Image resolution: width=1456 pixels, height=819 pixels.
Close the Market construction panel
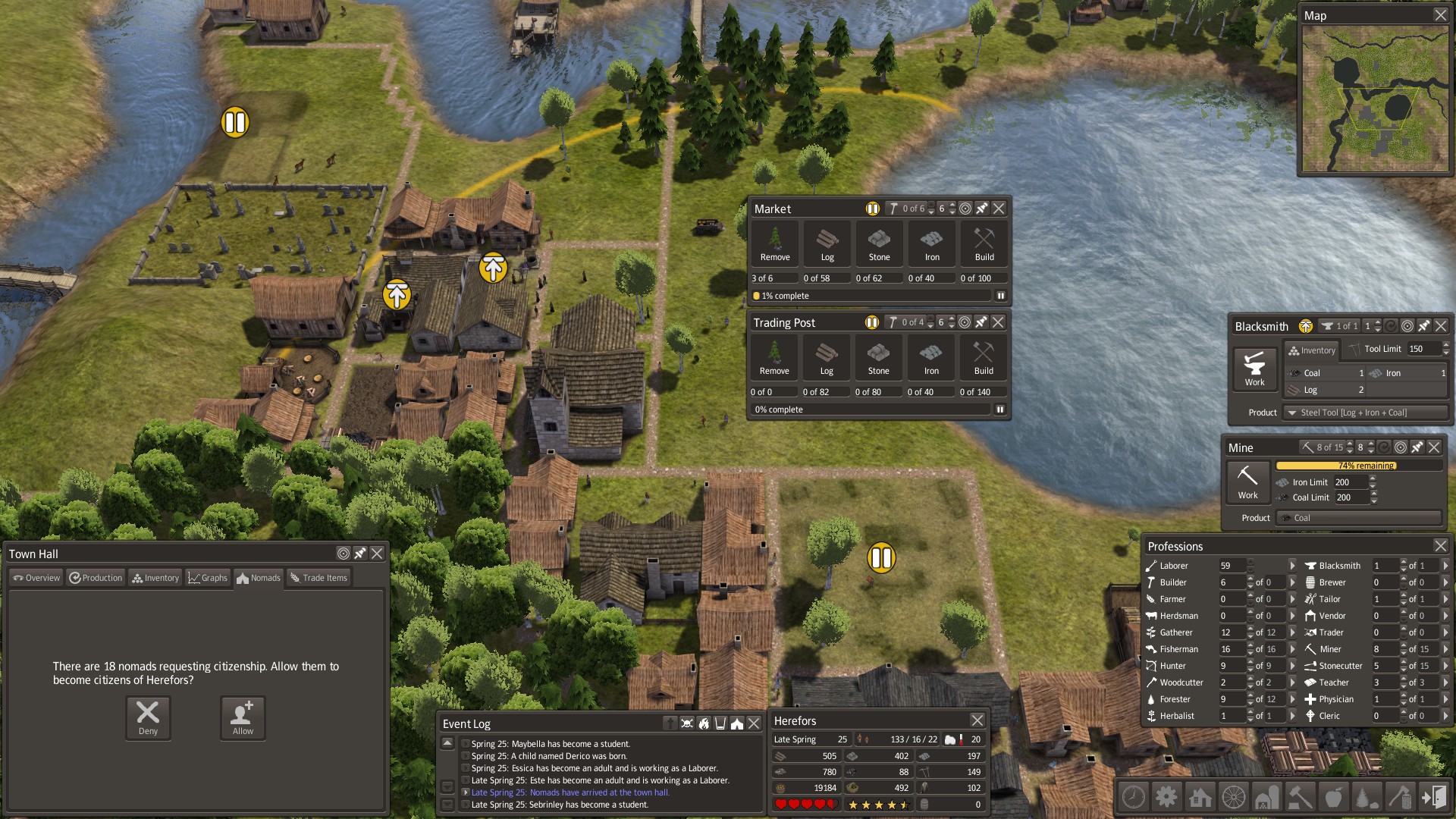[999, 209]
